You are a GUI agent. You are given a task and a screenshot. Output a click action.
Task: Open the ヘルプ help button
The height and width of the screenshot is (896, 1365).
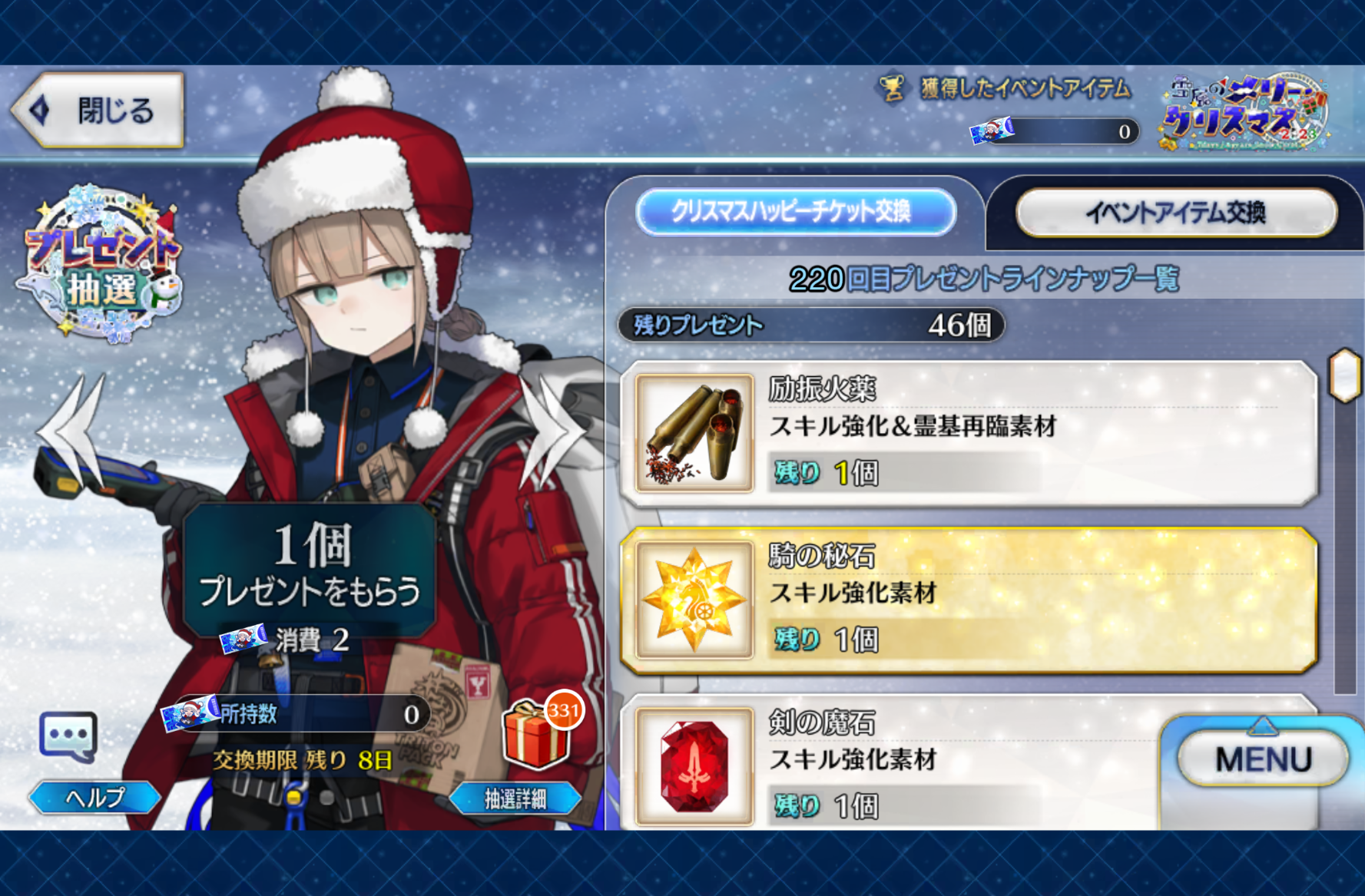coord(94,798)
